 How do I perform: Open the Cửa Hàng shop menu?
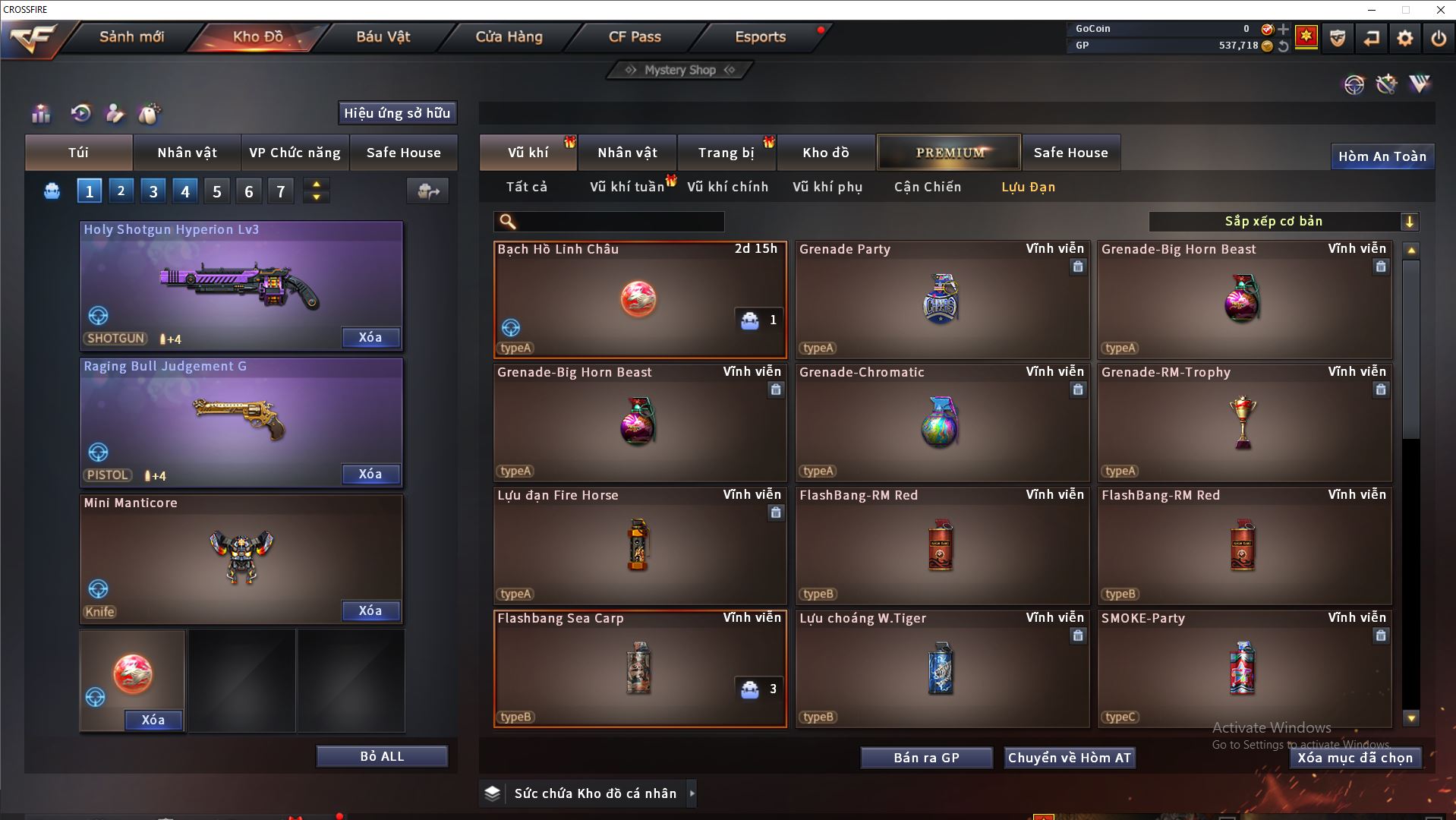509,36
